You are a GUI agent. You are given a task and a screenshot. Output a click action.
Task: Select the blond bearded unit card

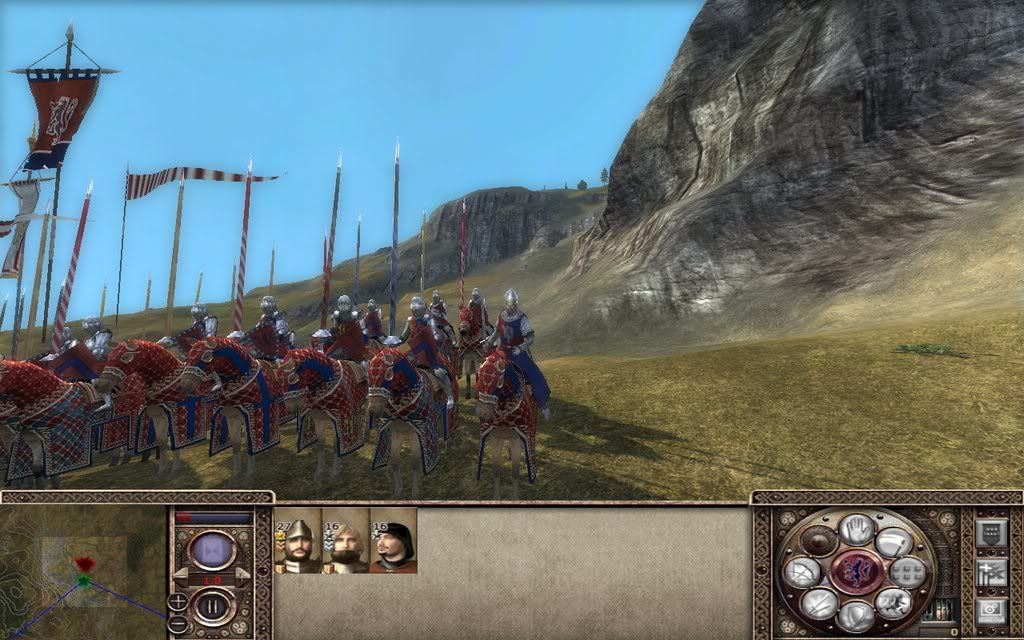click(345, 541)
